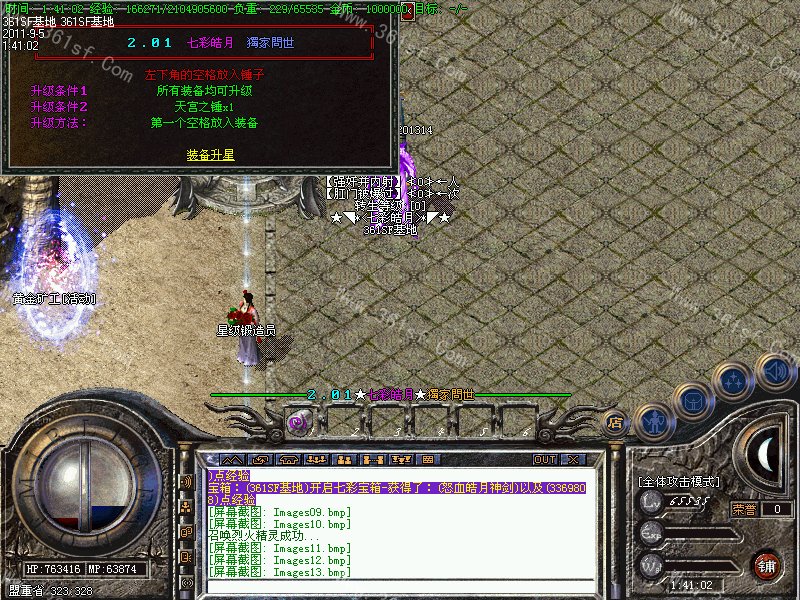
Task: Close the game with the X button
Action: 573,459
